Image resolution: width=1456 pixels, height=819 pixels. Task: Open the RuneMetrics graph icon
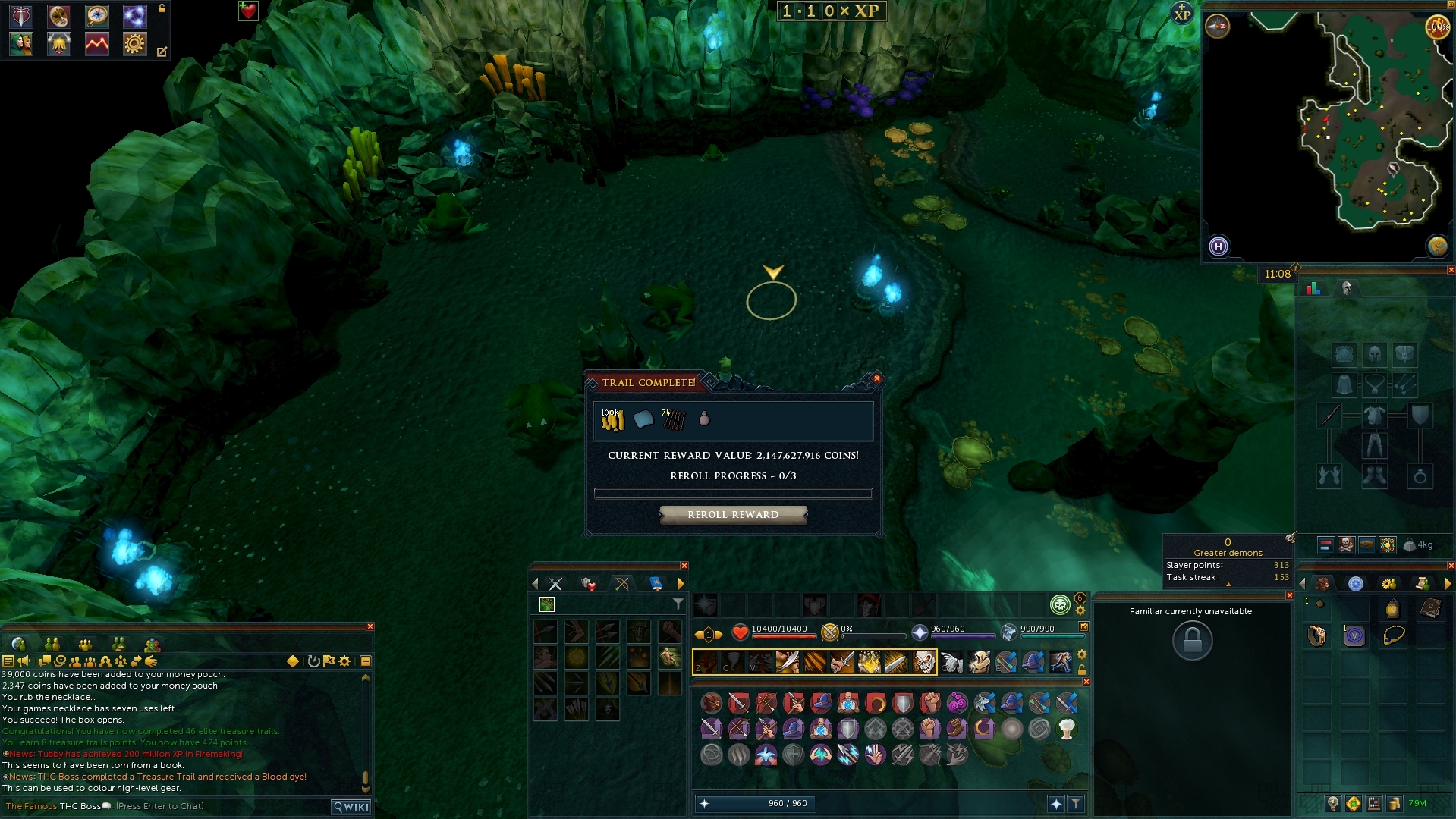pos(96,44)
